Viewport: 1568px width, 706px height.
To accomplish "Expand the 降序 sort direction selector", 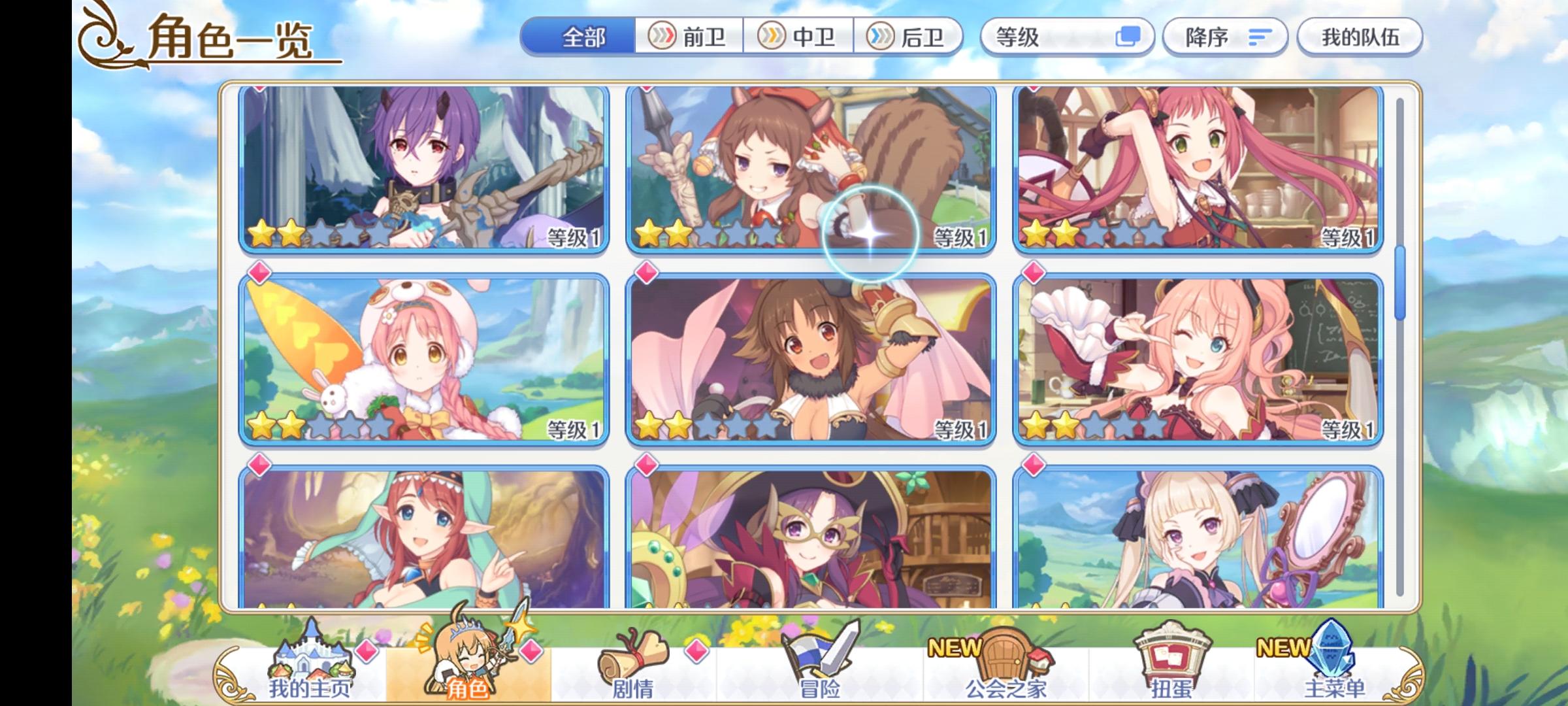I will click(x=1225, y=37).
